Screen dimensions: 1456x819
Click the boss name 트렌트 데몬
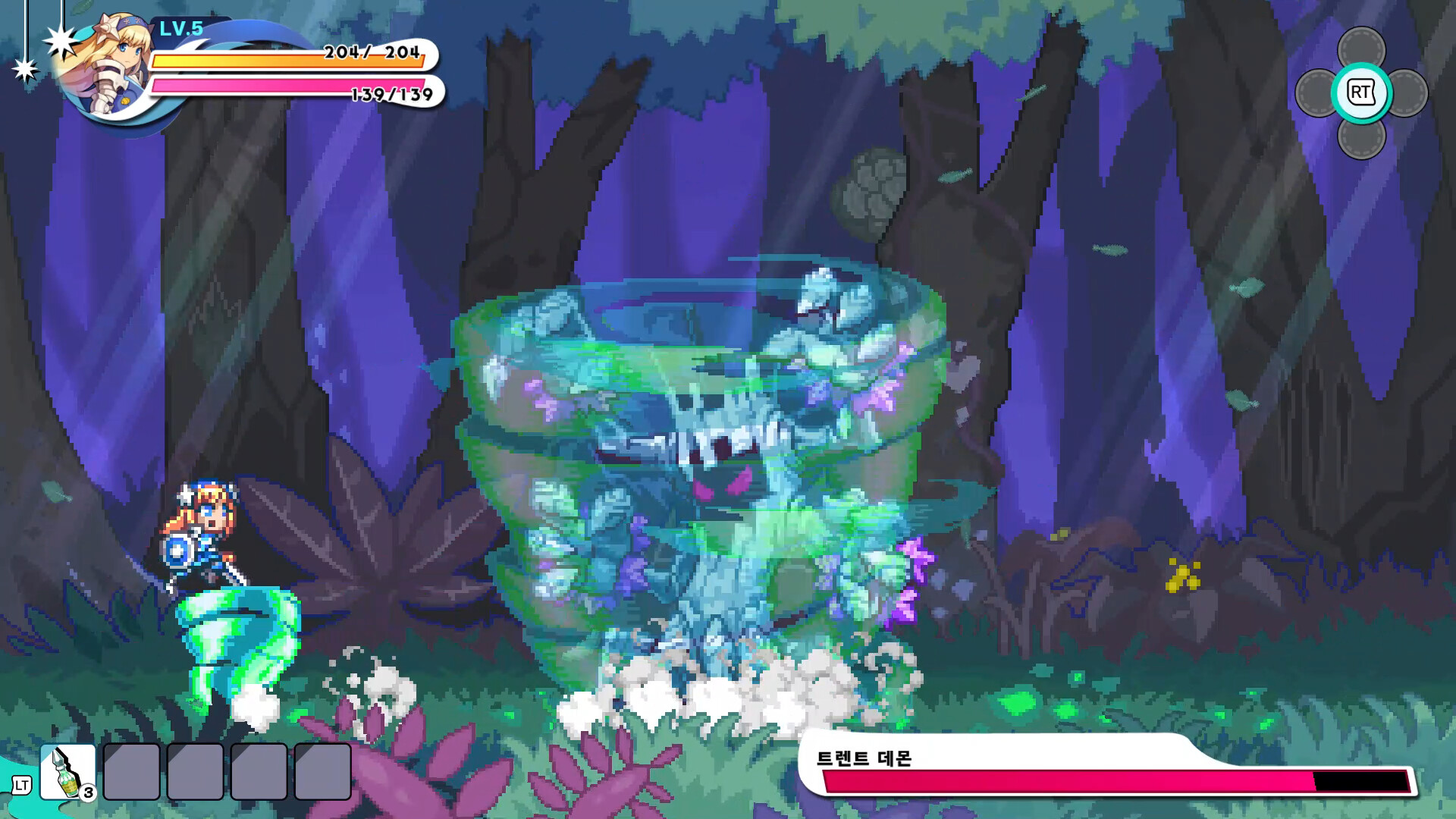click(864, 760)
